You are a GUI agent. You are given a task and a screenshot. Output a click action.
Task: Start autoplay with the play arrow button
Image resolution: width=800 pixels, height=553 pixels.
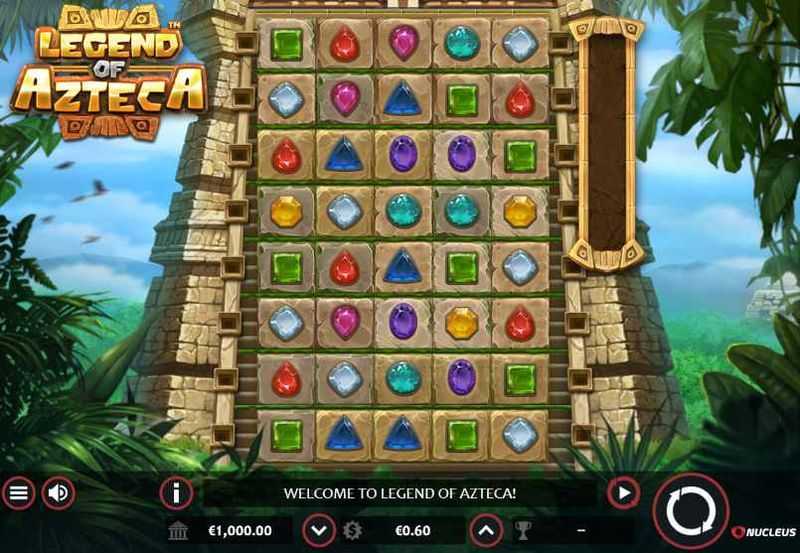coord(622,493)
